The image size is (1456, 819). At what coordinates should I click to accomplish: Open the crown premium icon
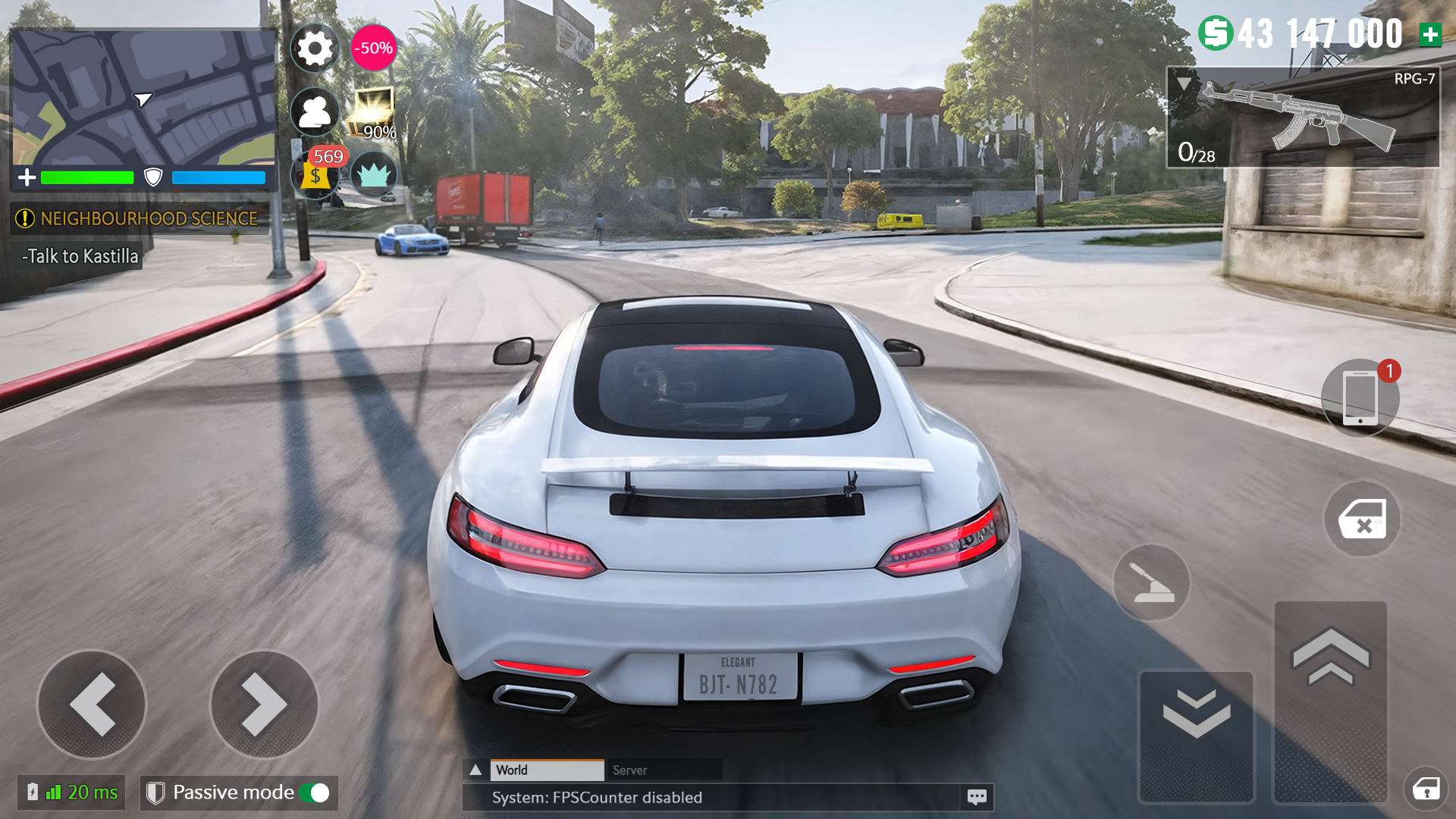click(x=374, y=175)
